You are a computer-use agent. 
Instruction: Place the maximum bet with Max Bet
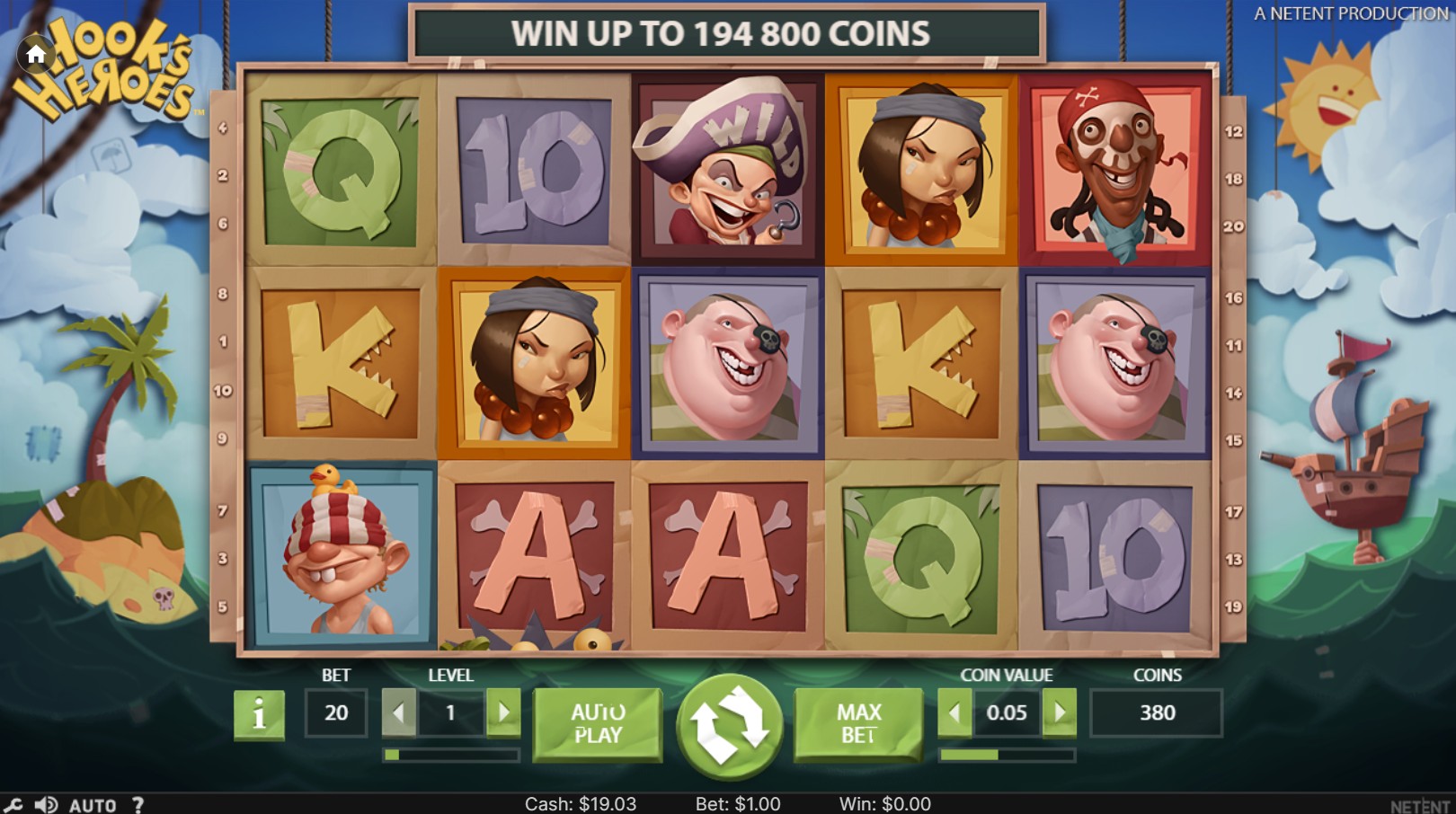coord(858,723)
